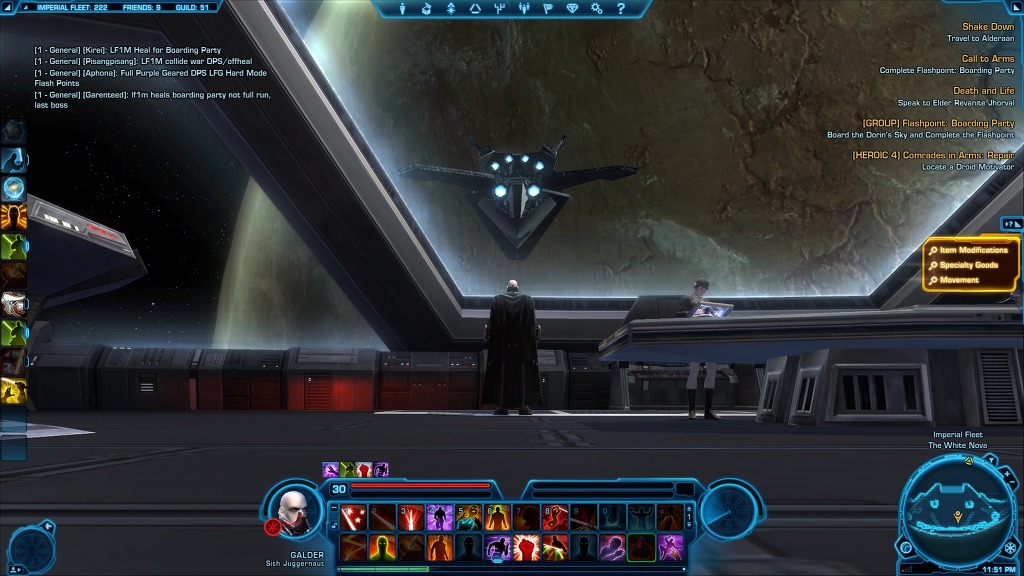Select the Specialty Goods tutorial entry

pos(968,265)
